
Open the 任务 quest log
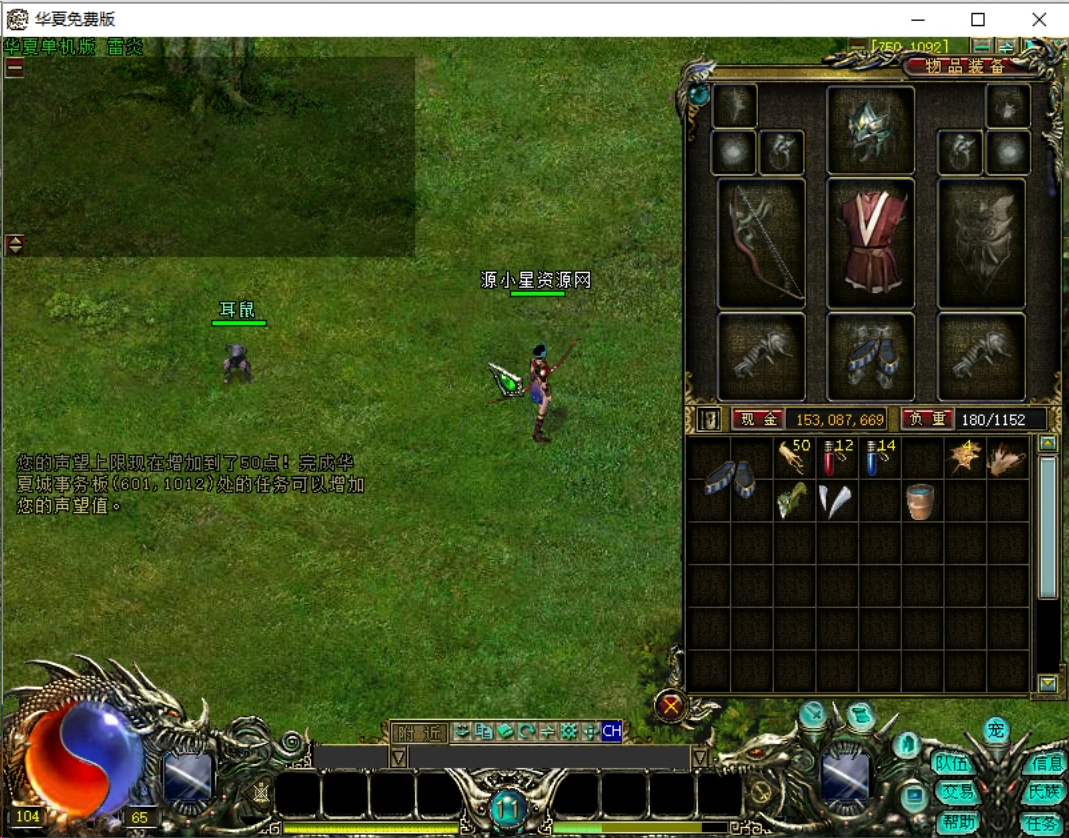(x=1040, y=822)
